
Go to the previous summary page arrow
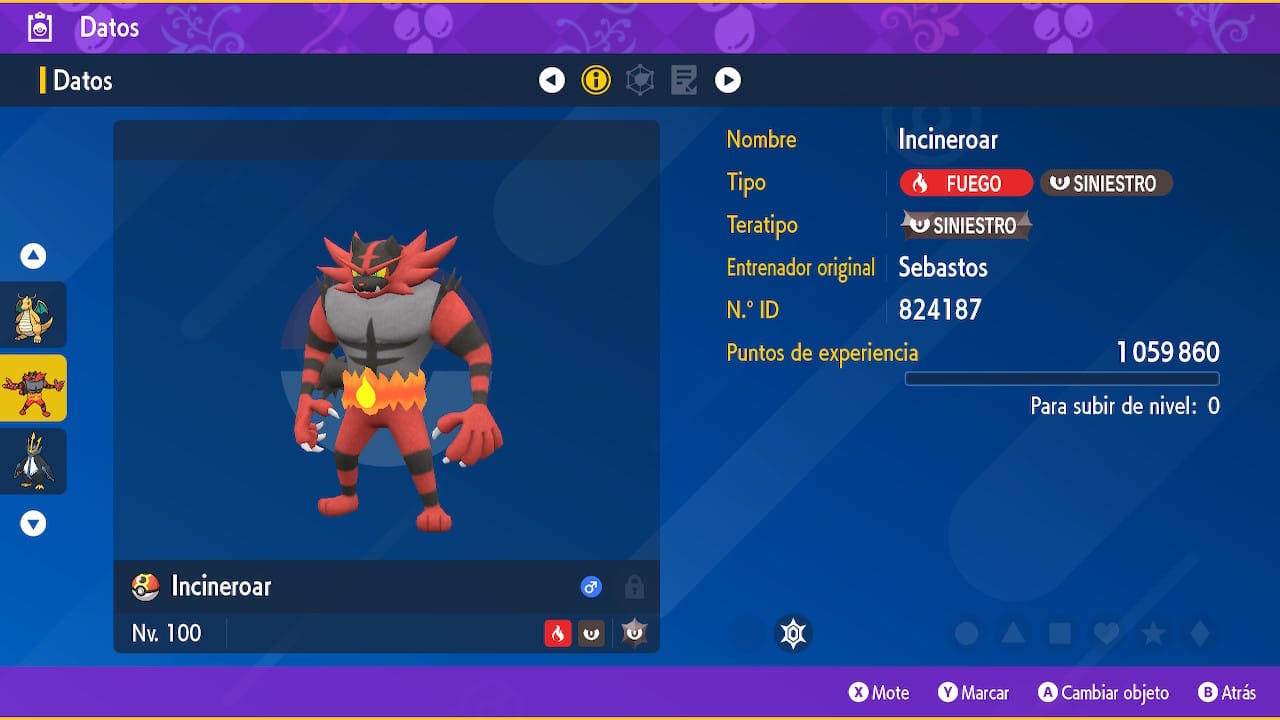552,80
